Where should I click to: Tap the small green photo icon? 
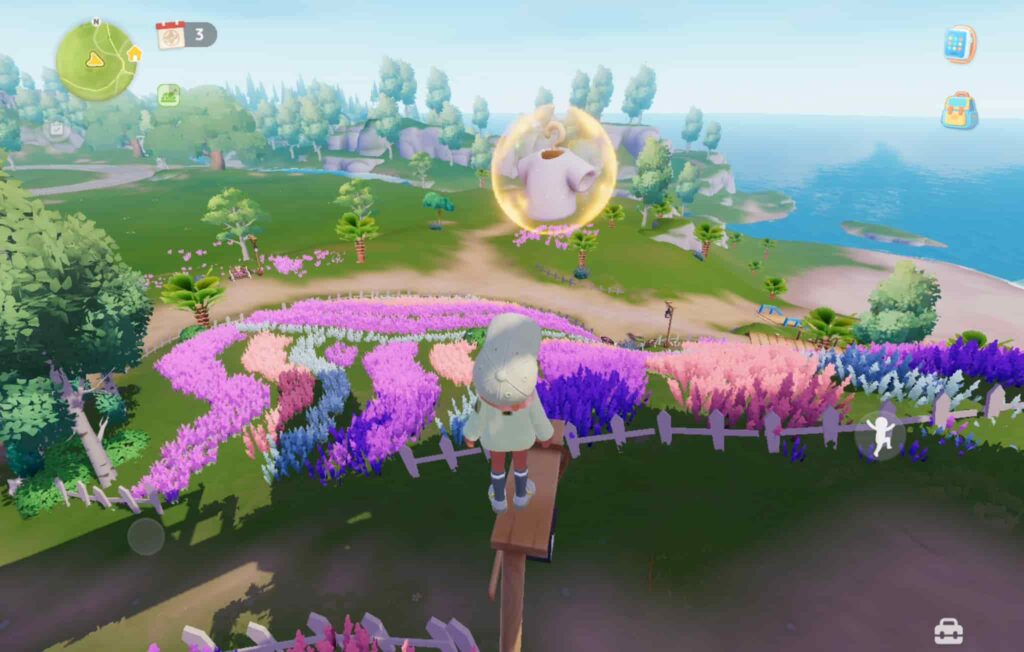pyautogui.click(x=168, y=94)
